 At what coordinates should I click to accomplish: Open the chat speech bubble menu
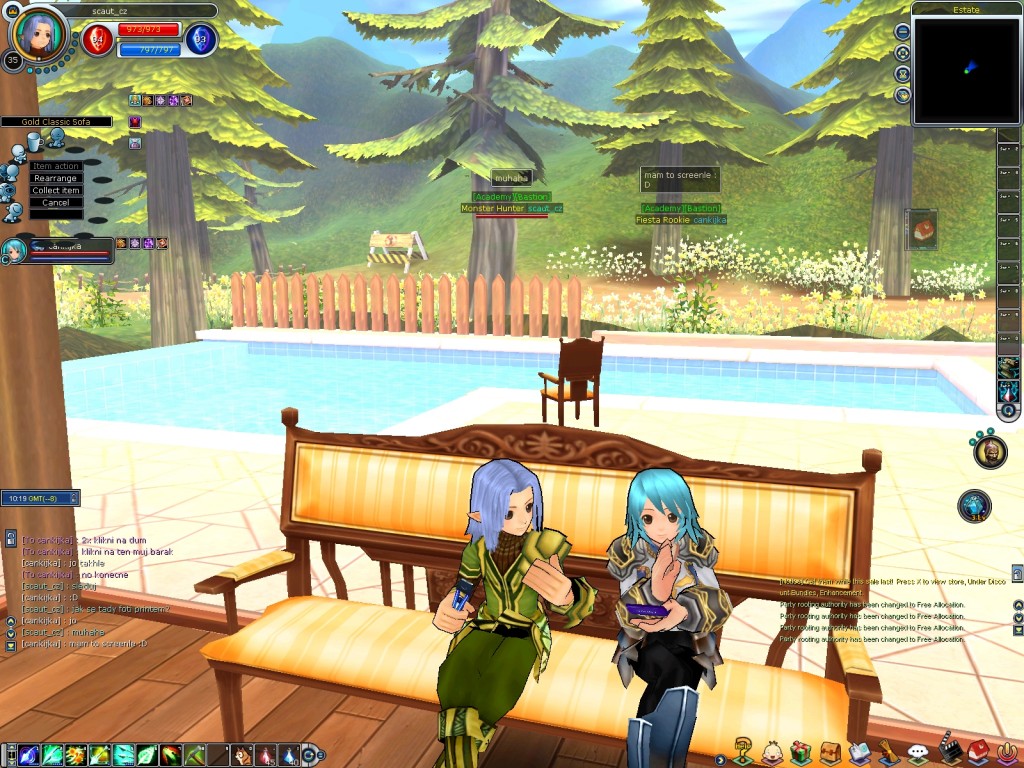click(918, 752)
